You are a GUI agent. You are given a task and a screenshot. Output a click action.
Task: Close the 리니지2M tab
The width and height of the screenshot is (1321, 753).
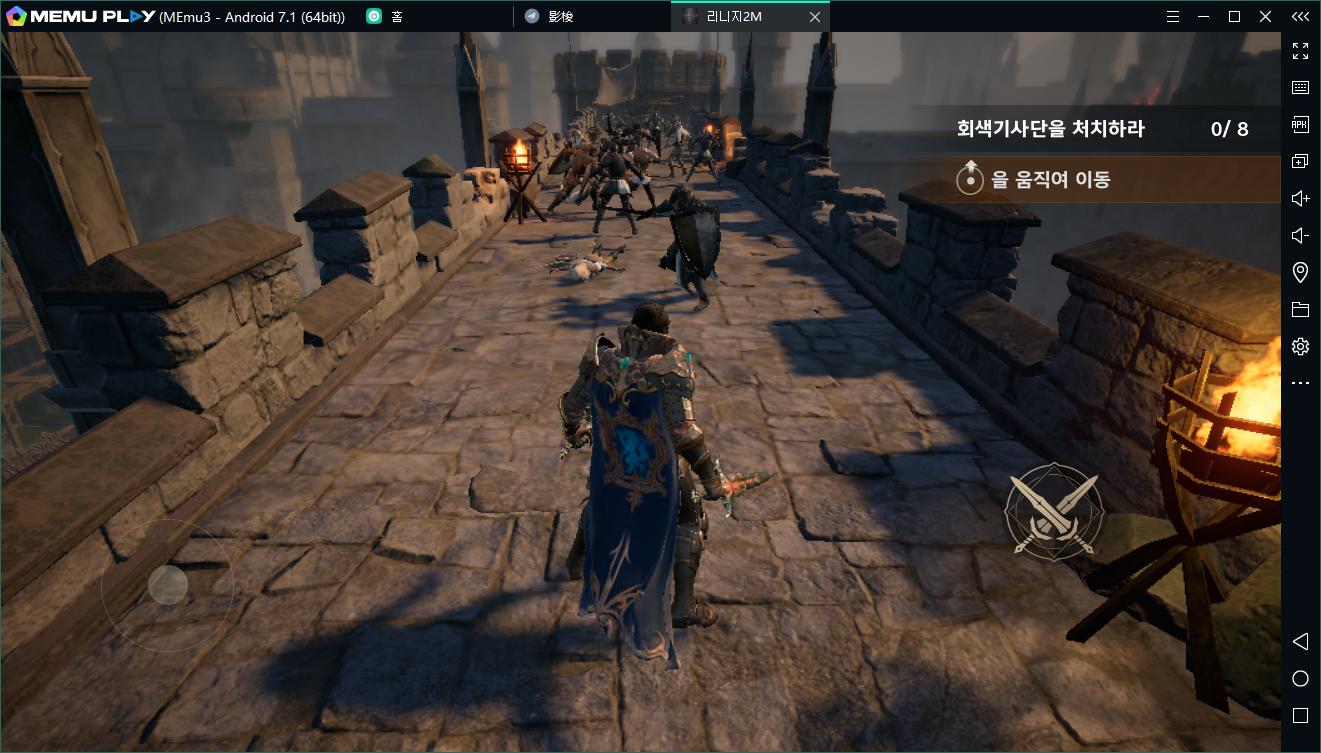point(815,17)
